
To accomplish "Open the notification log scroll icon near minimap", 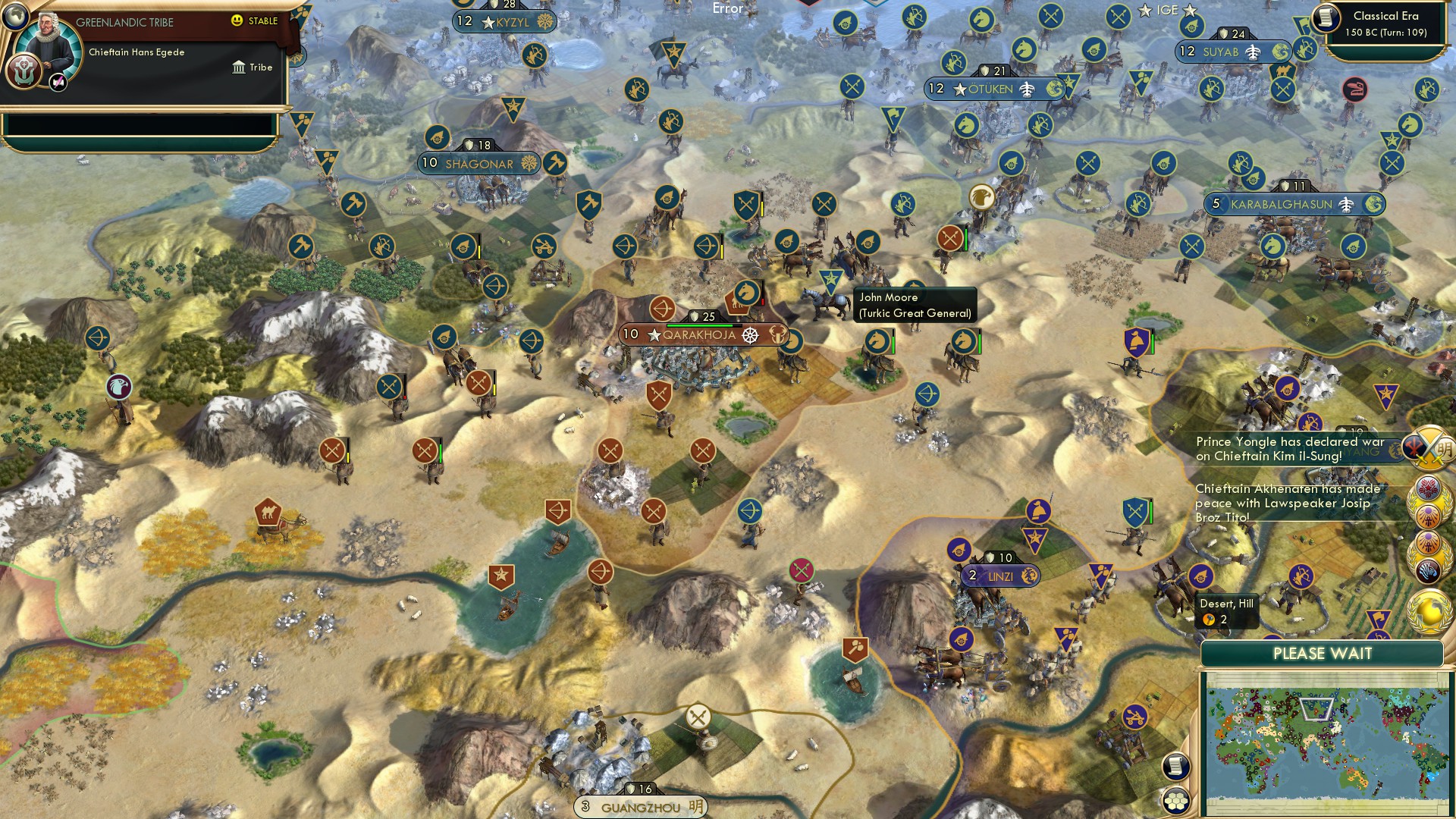I will [1175, 765].
